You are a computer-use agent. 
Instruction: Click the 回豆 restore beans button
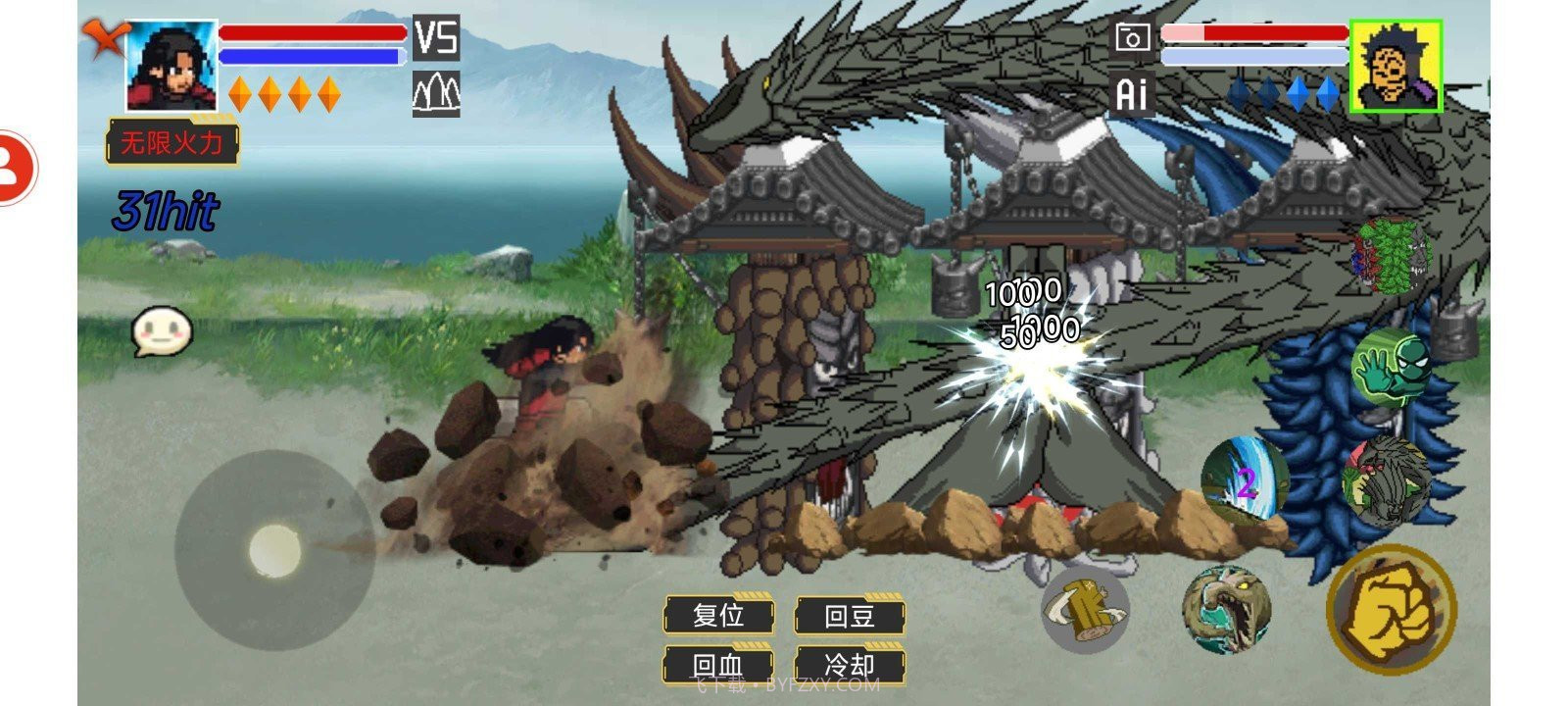[x=849, y=616]
